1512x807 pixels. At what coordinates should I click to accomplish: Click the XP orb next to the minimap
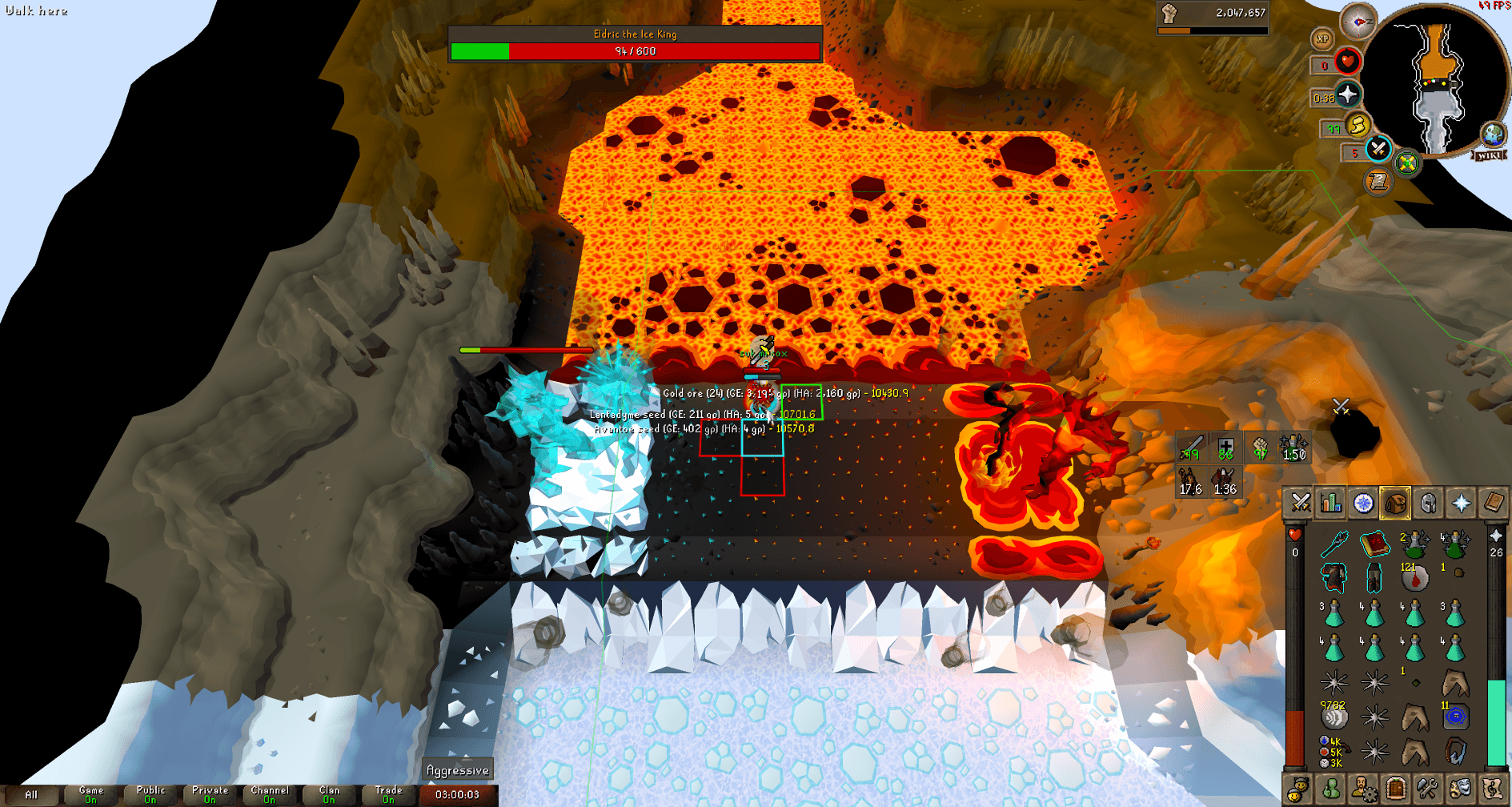1322,38
